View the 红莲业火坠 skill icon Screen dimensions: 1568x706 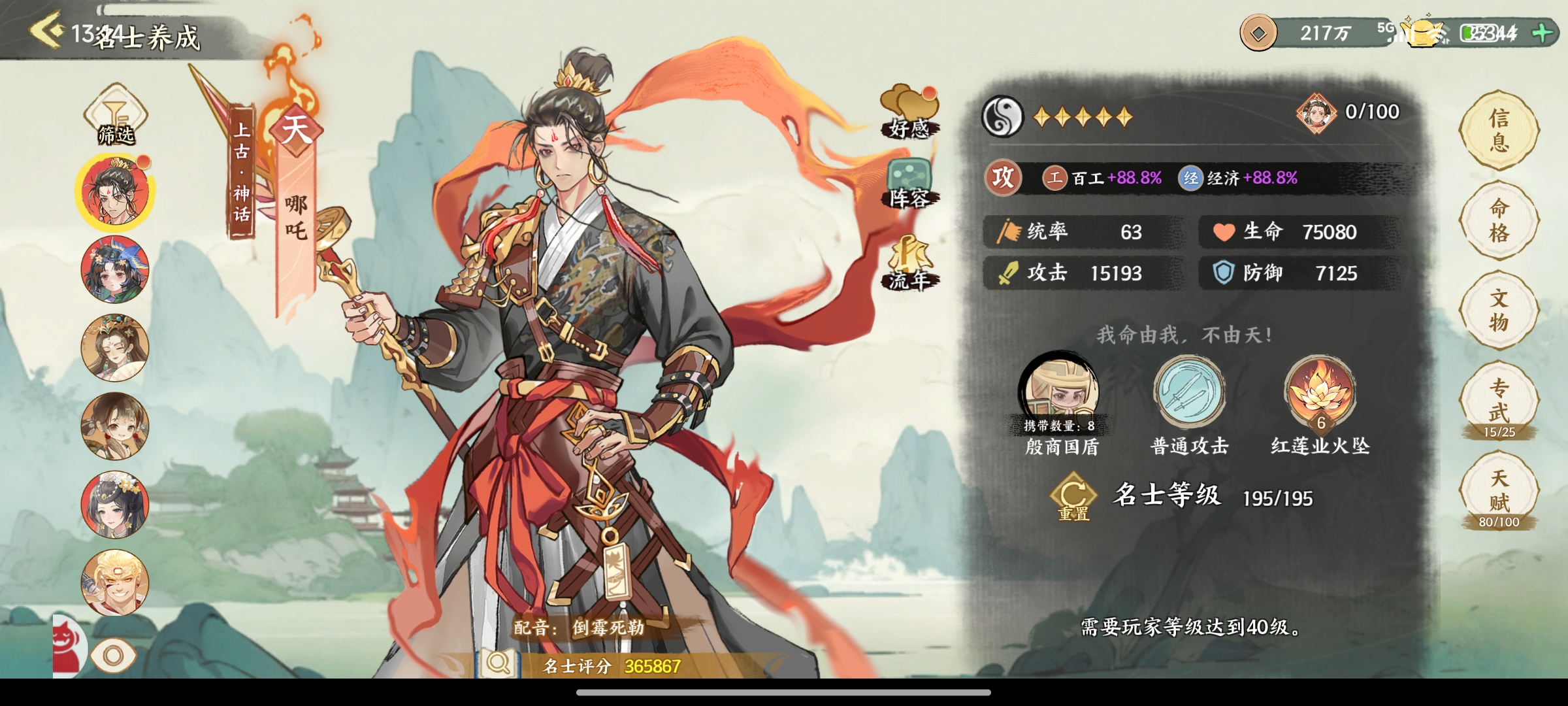1320,392
